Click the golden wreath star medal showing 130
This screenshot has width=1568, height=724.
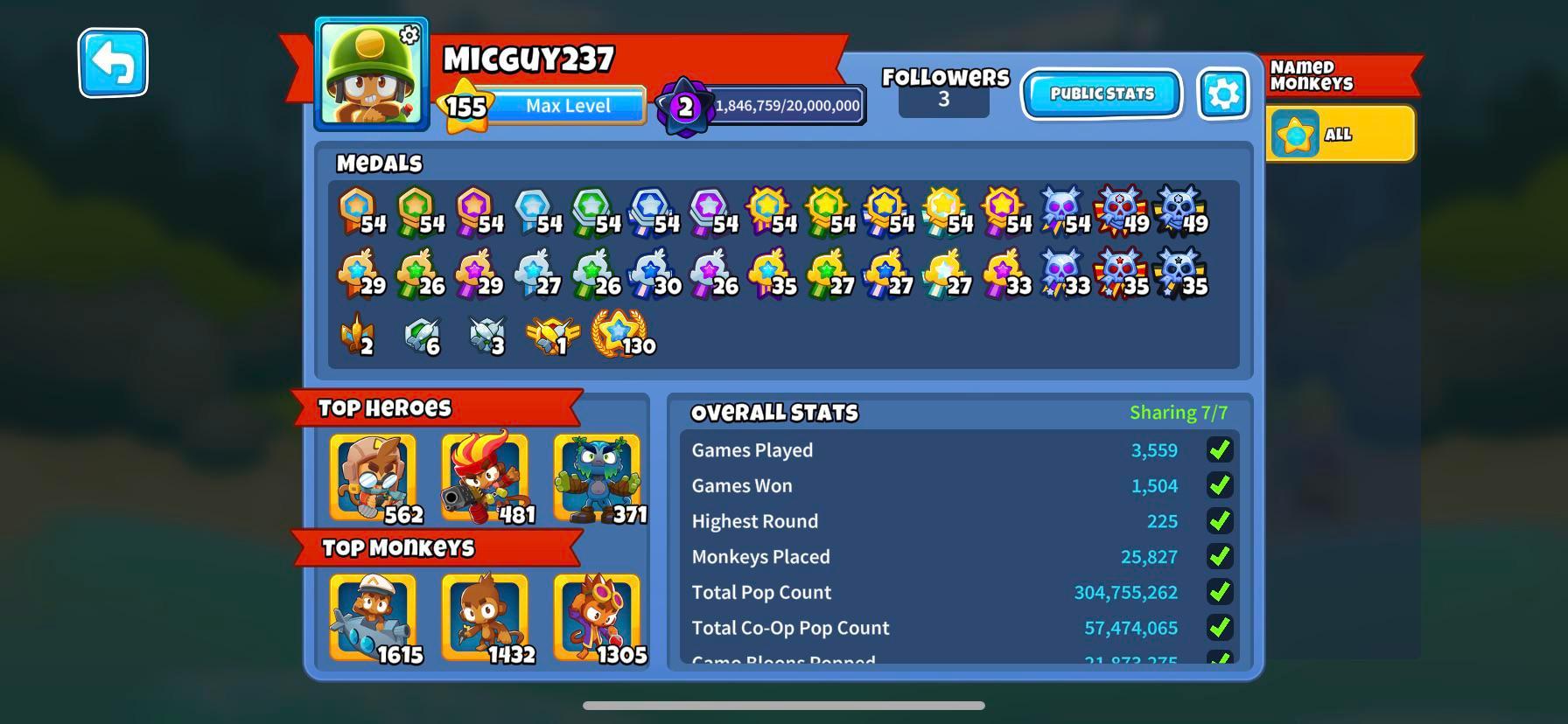pyautogui.click(x=619, y=337)
